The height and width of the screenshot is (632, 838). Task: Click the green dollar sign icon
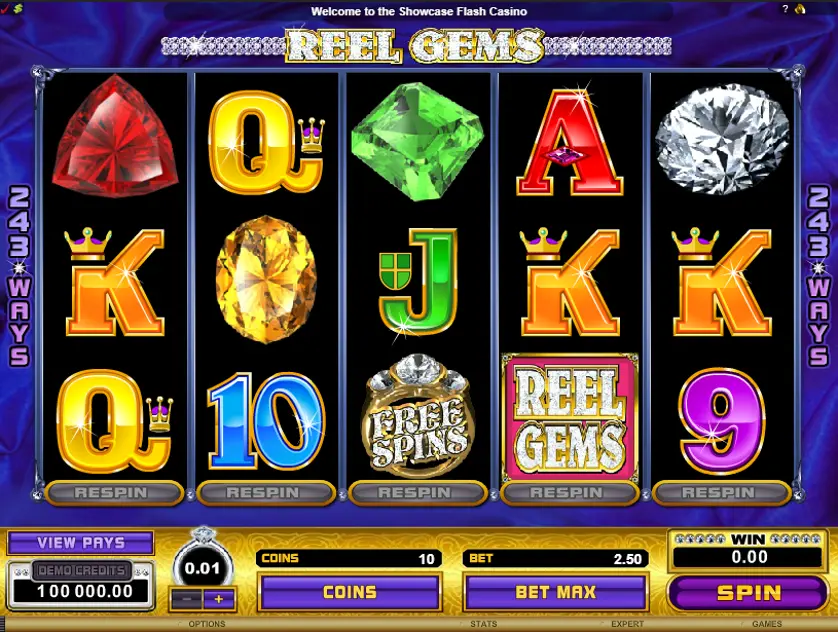pyautogui.click(x=18, y=9)
